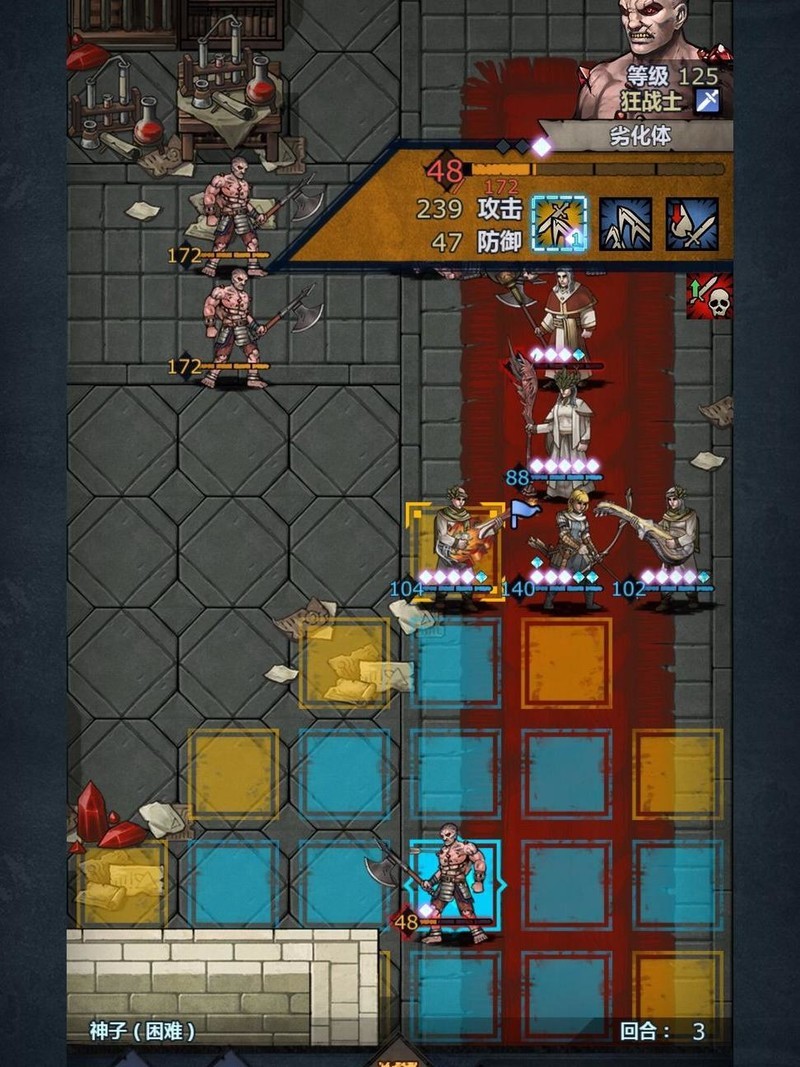This screenshot has width=800, height=1067.
Task: Select the highlighted glowing slash skill icon
Action: pos(559,222)
